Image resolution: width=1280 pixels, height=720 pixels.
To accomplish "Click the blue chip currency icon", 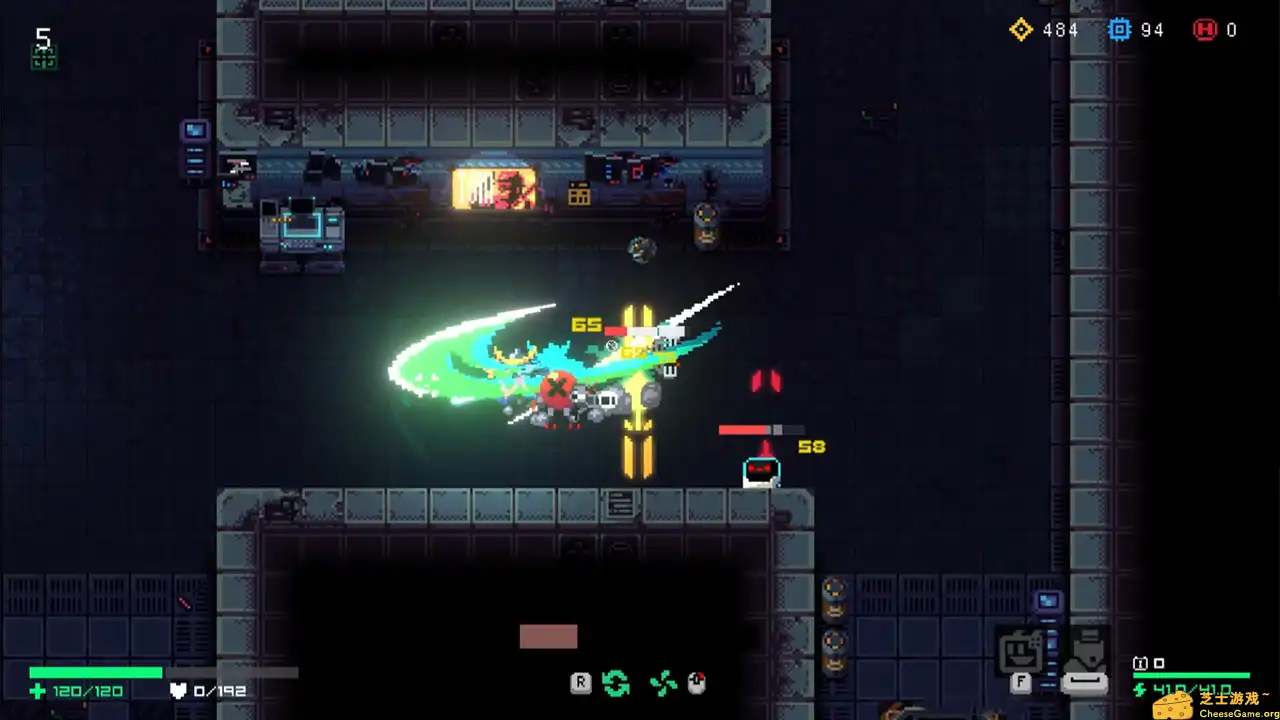I will pyautogui.click(x=1119, y=30).
